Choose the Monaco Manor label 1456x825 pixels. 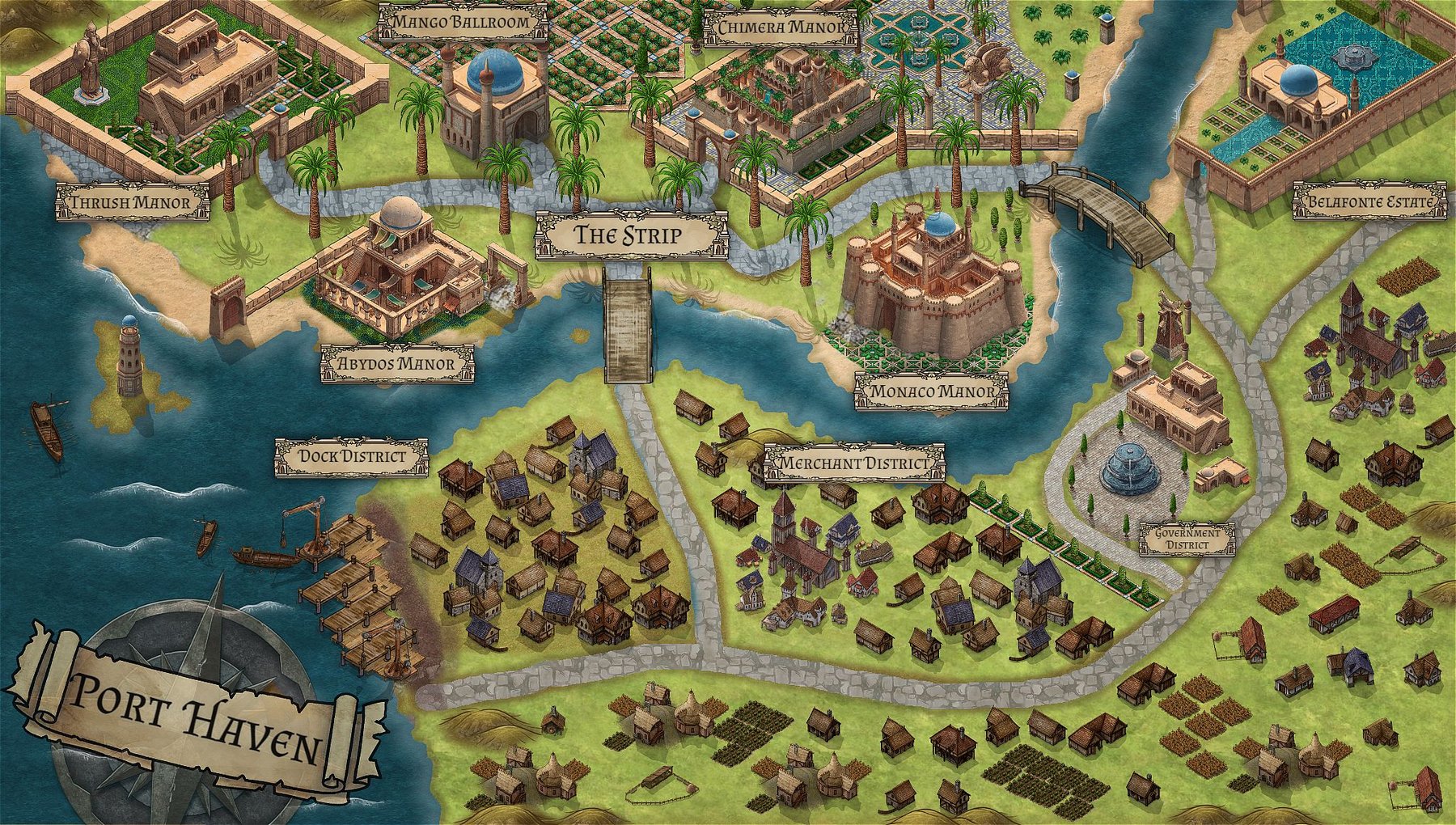[931, 392]
